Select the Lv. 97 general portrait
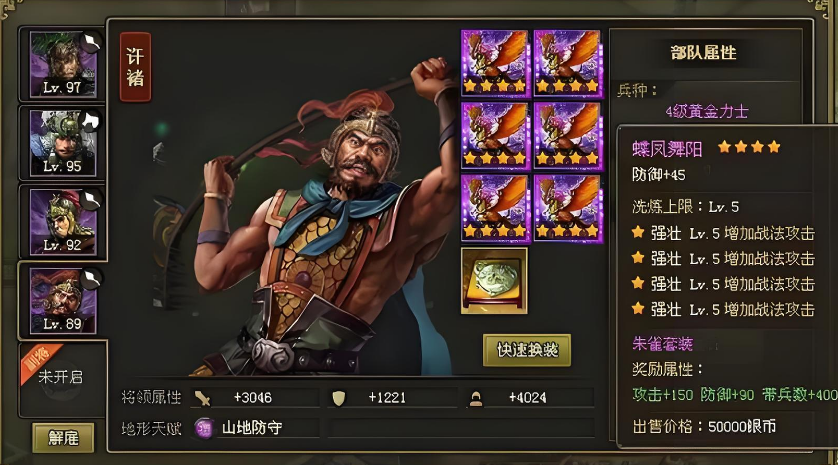The height and width of the screenshot is (465, 838). click(x=62, y=62)
